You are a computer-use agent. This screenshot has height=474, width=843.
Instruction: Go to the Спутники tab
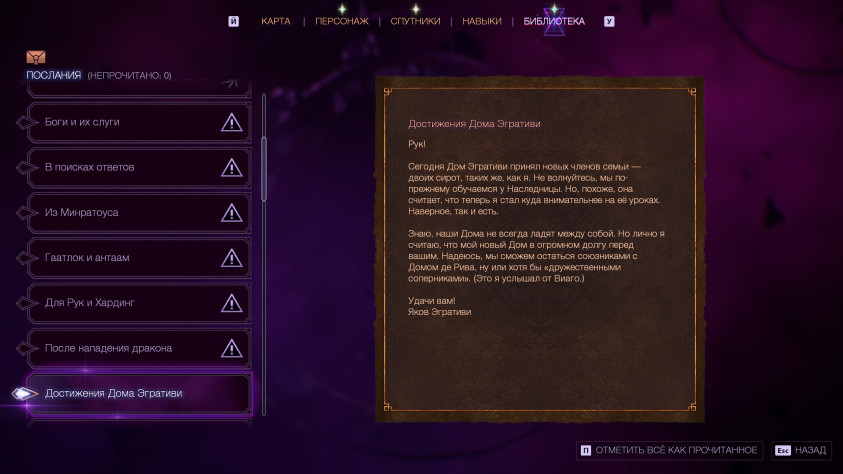(415, 21)
